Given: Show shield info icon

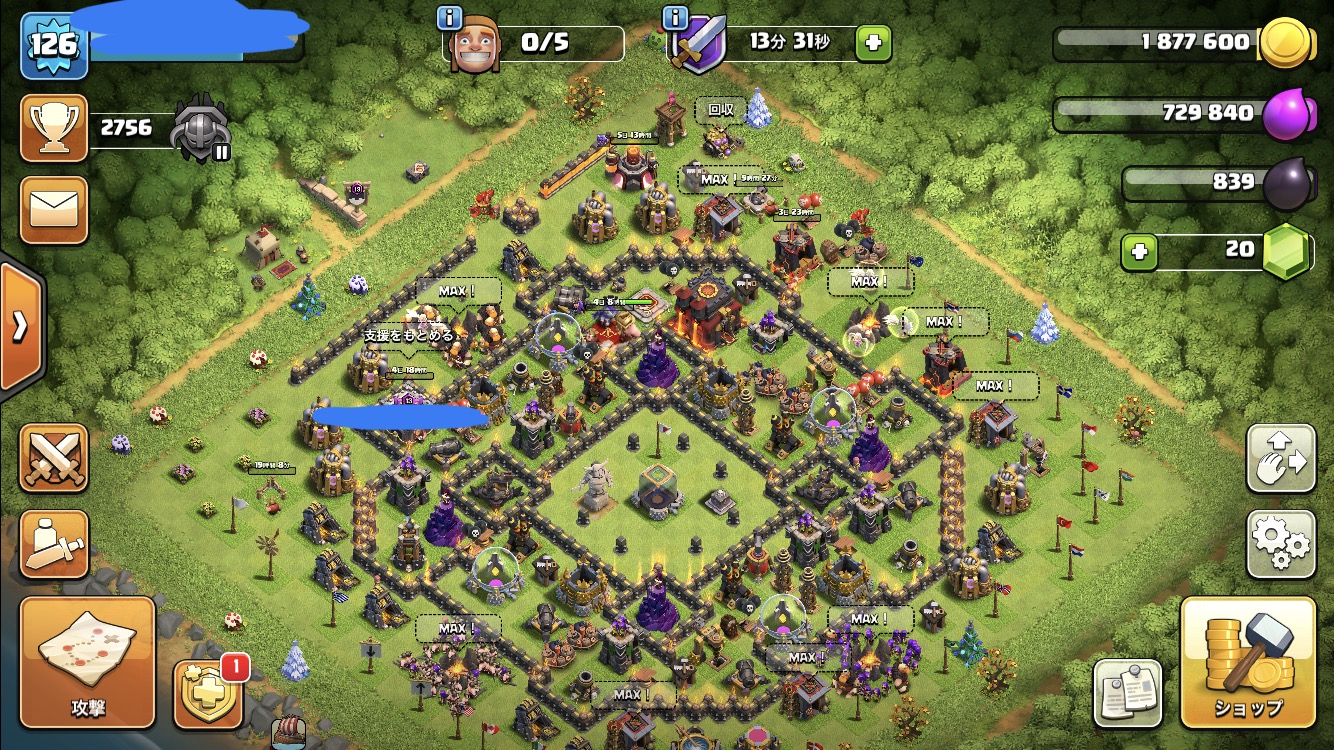Looking at the screenshot, I should pos(676,17).
